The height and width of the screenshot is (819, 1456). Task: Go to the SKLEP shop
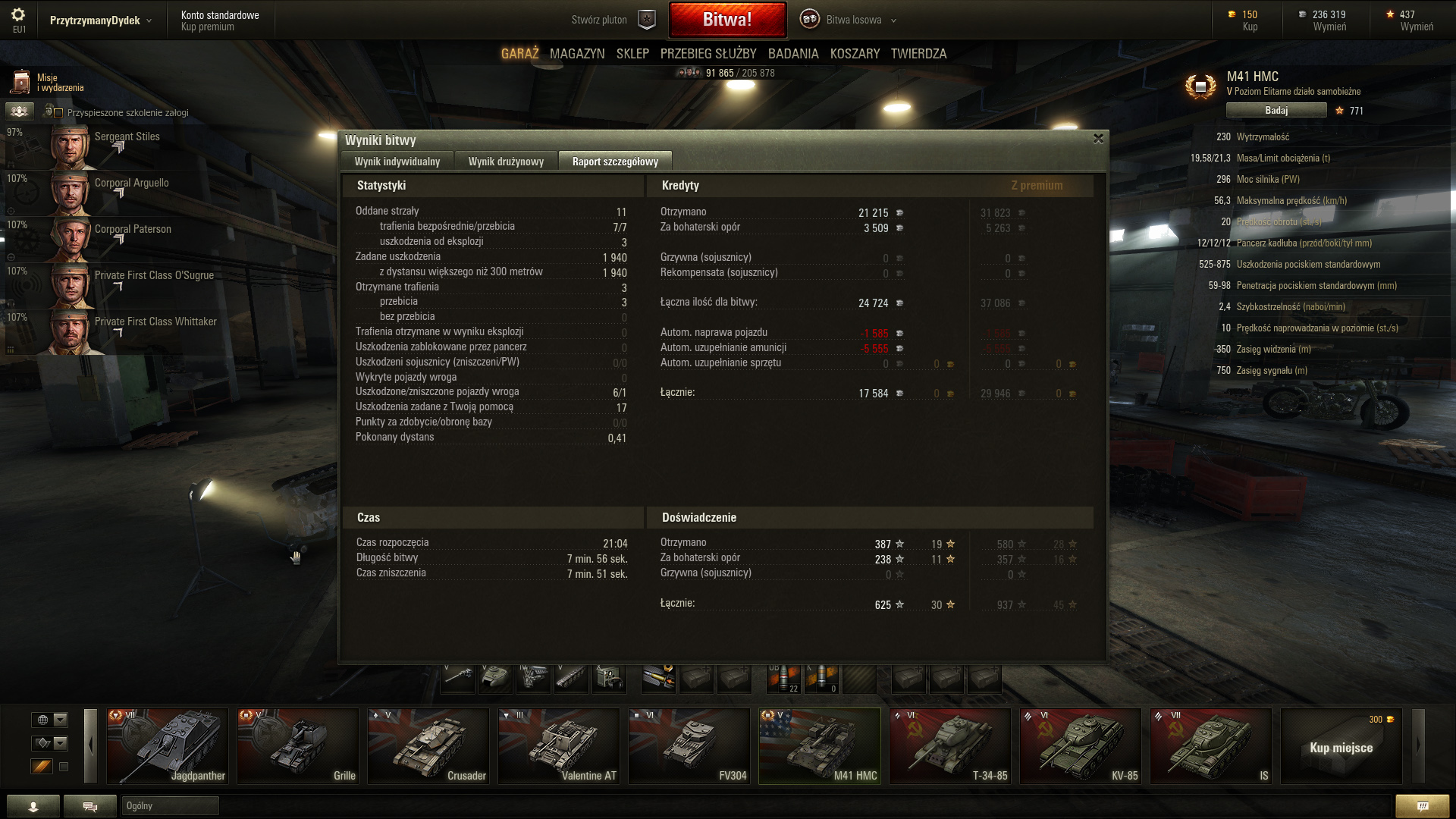coord(632,54)
